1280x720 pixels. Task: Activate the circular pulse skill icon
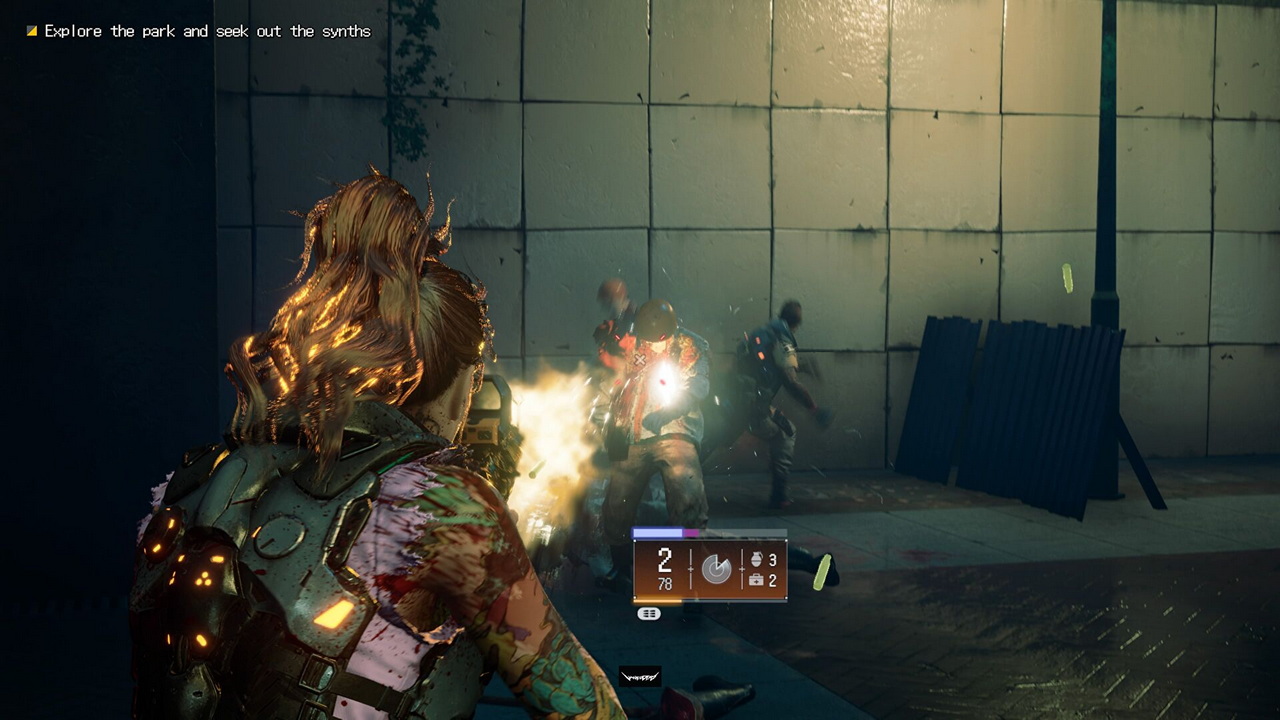tap(716, 569)
